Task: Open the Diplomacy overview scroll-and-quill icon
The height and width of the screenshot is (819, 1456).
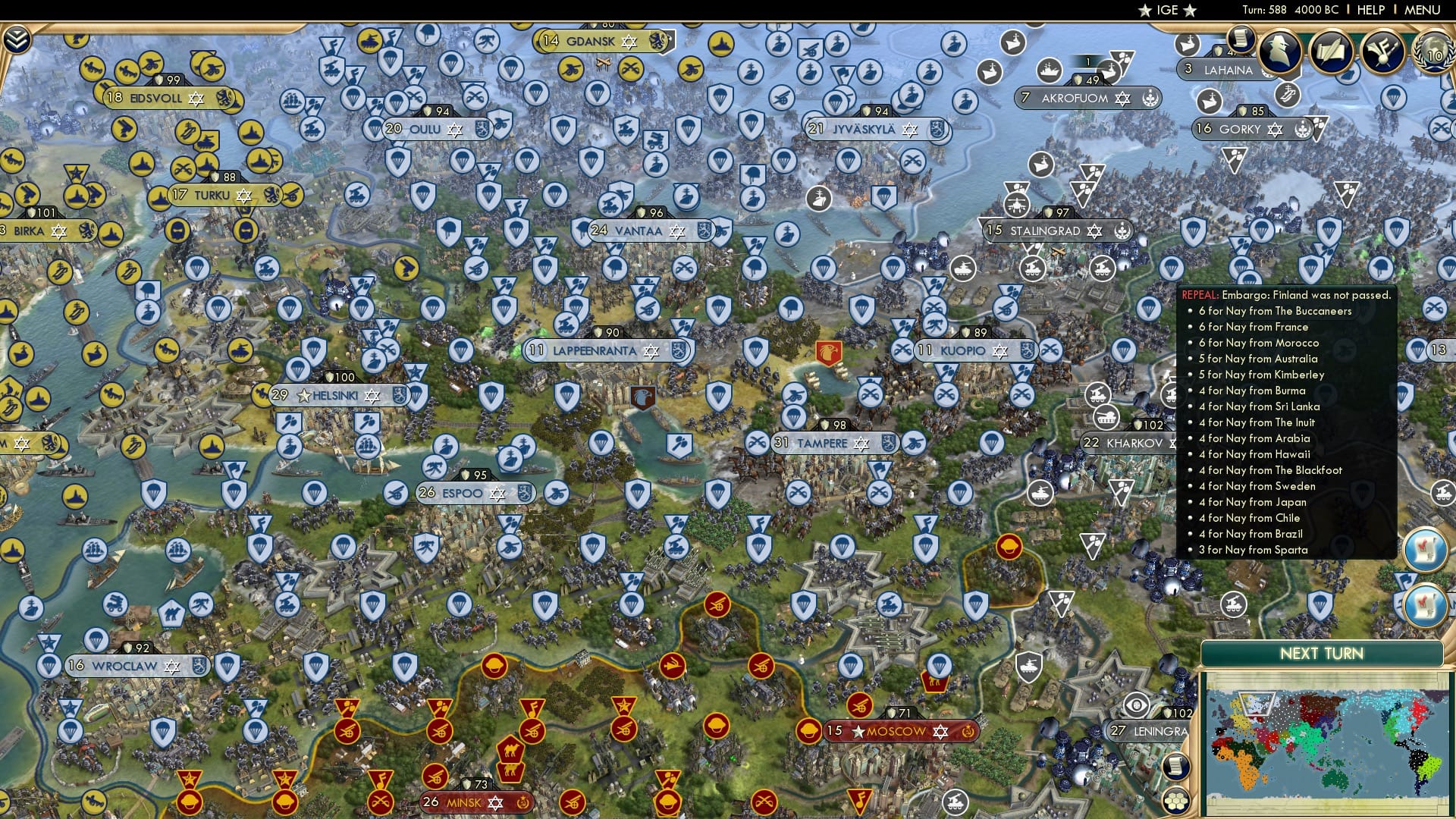Action: [1332, 52]
